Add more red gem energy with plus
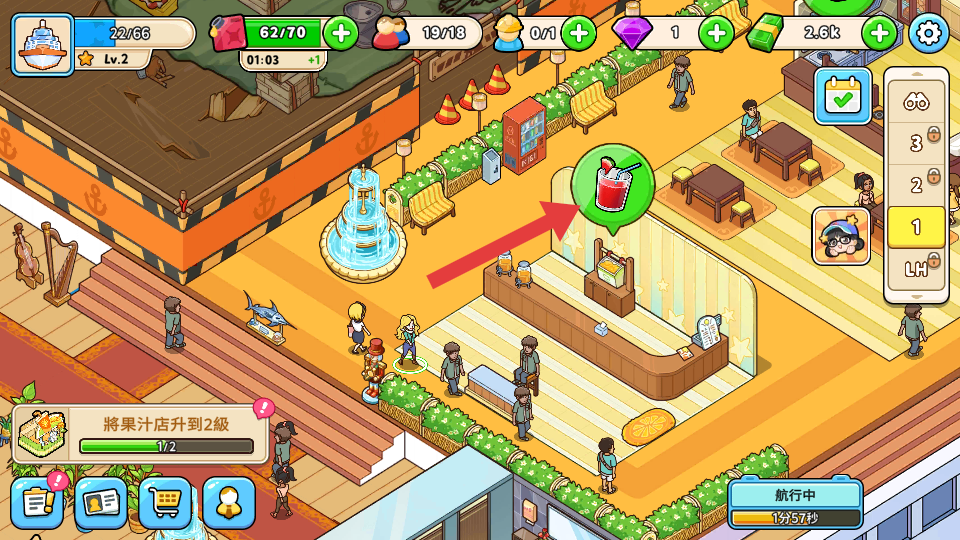This screenshot has width=960, height=540. 341,33
